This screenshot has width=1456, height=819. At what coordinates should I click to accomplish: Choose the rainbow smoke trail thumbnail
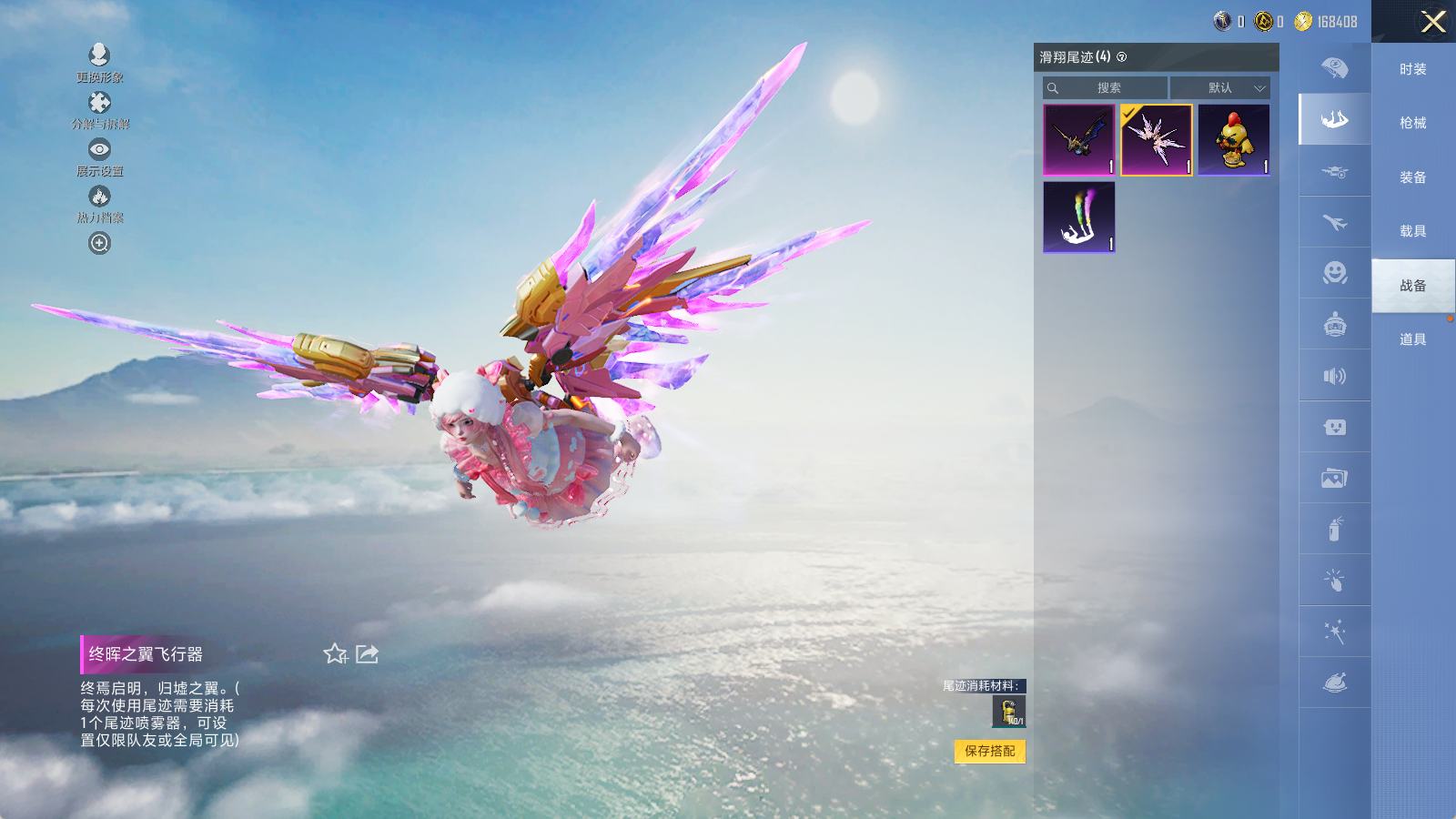tap(1079, 217)
